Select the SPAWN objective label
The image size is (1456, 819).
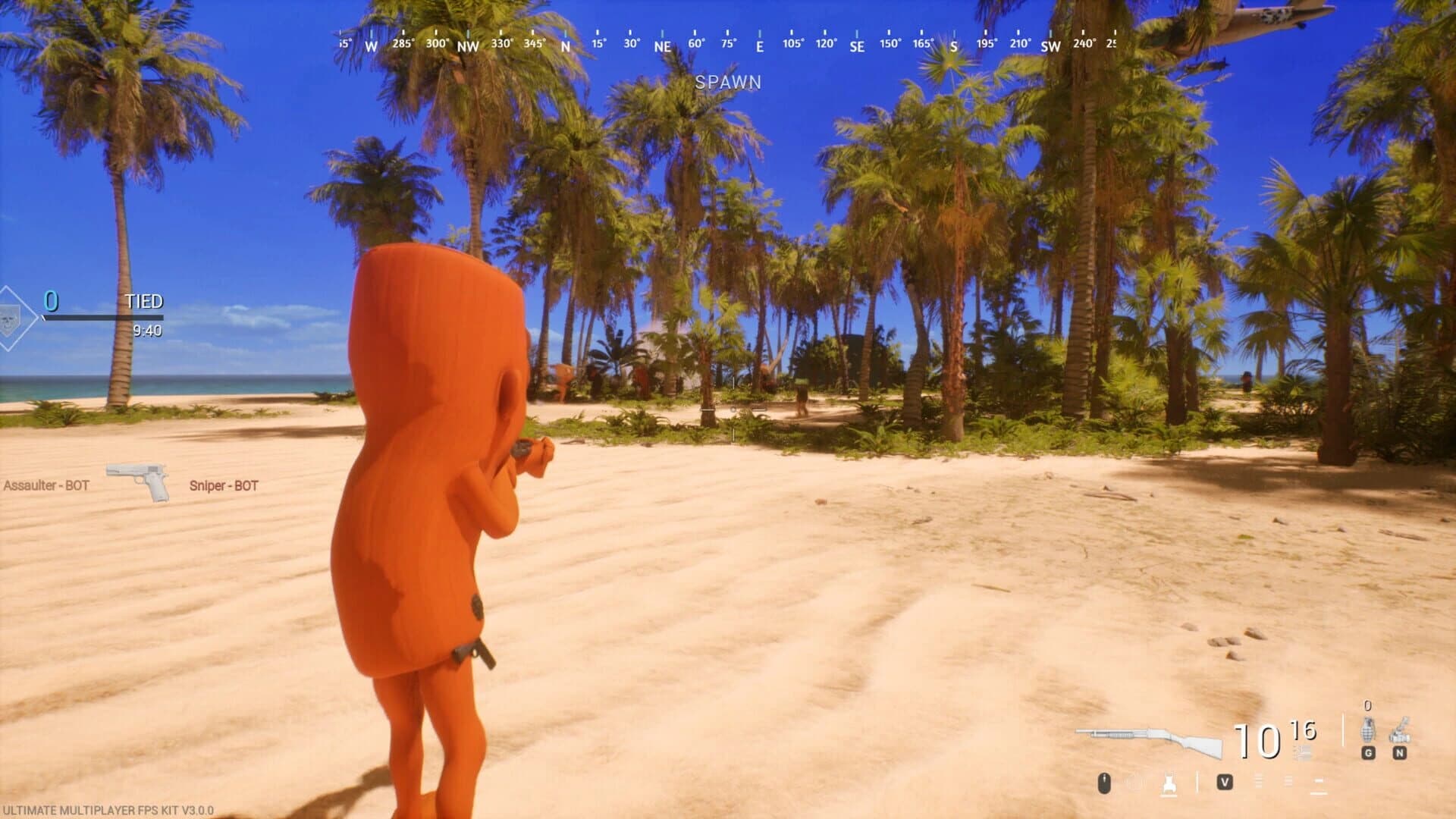pos(730,83)
